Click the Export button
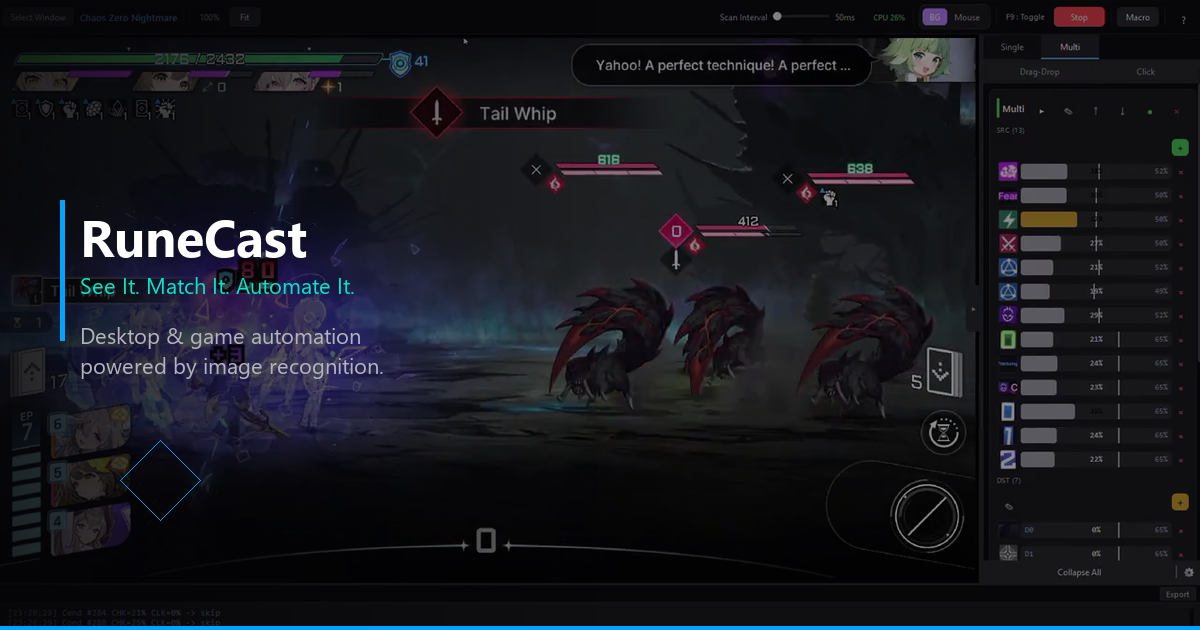Image resolution: width=1200 pixels, height=630 pixels. pyautogui.click(x=1177, y=595)
